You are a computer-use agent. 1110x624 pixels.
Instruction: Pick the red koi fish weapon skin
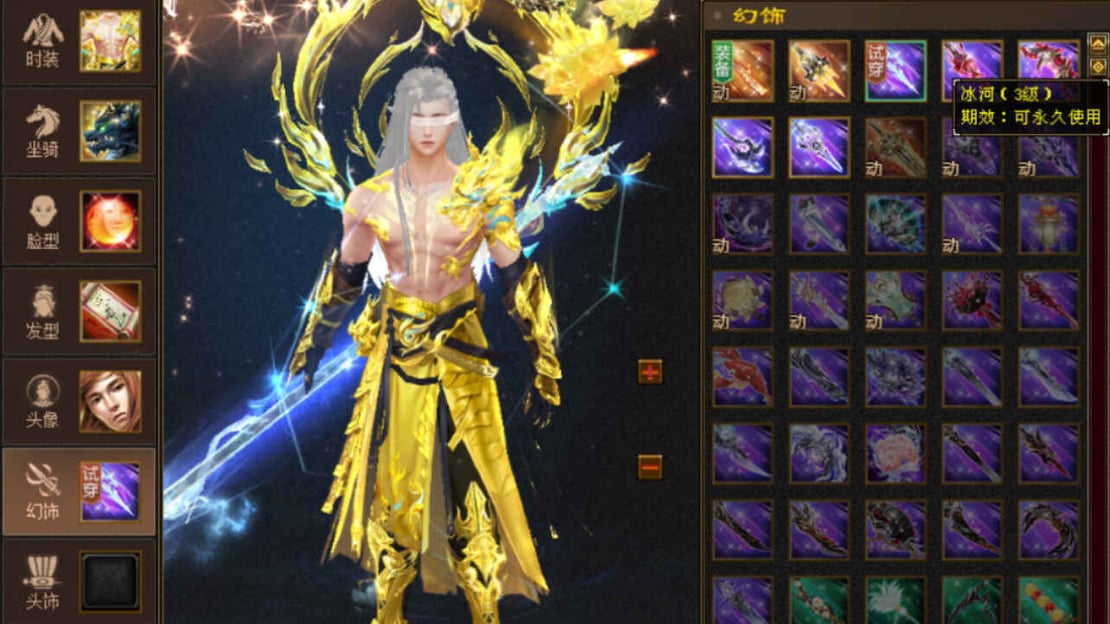(x=742, y=377)
